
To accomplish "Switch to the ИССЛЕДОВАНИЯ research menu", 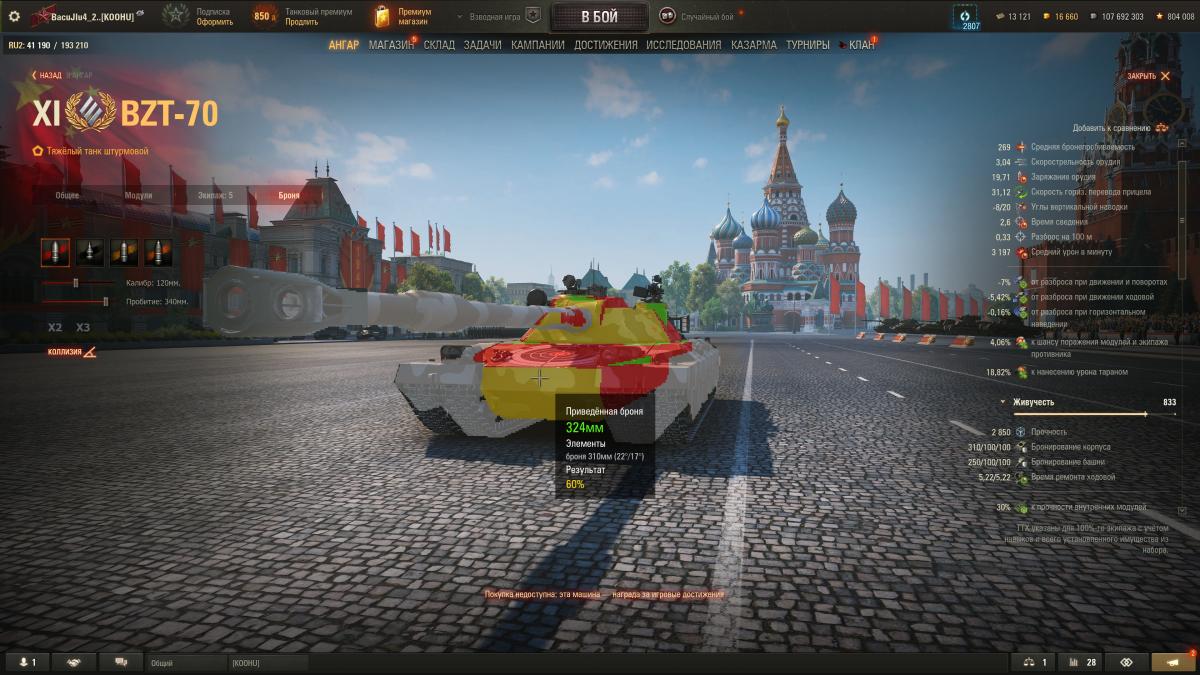I will pyautogui.click(x=683, y=45).
